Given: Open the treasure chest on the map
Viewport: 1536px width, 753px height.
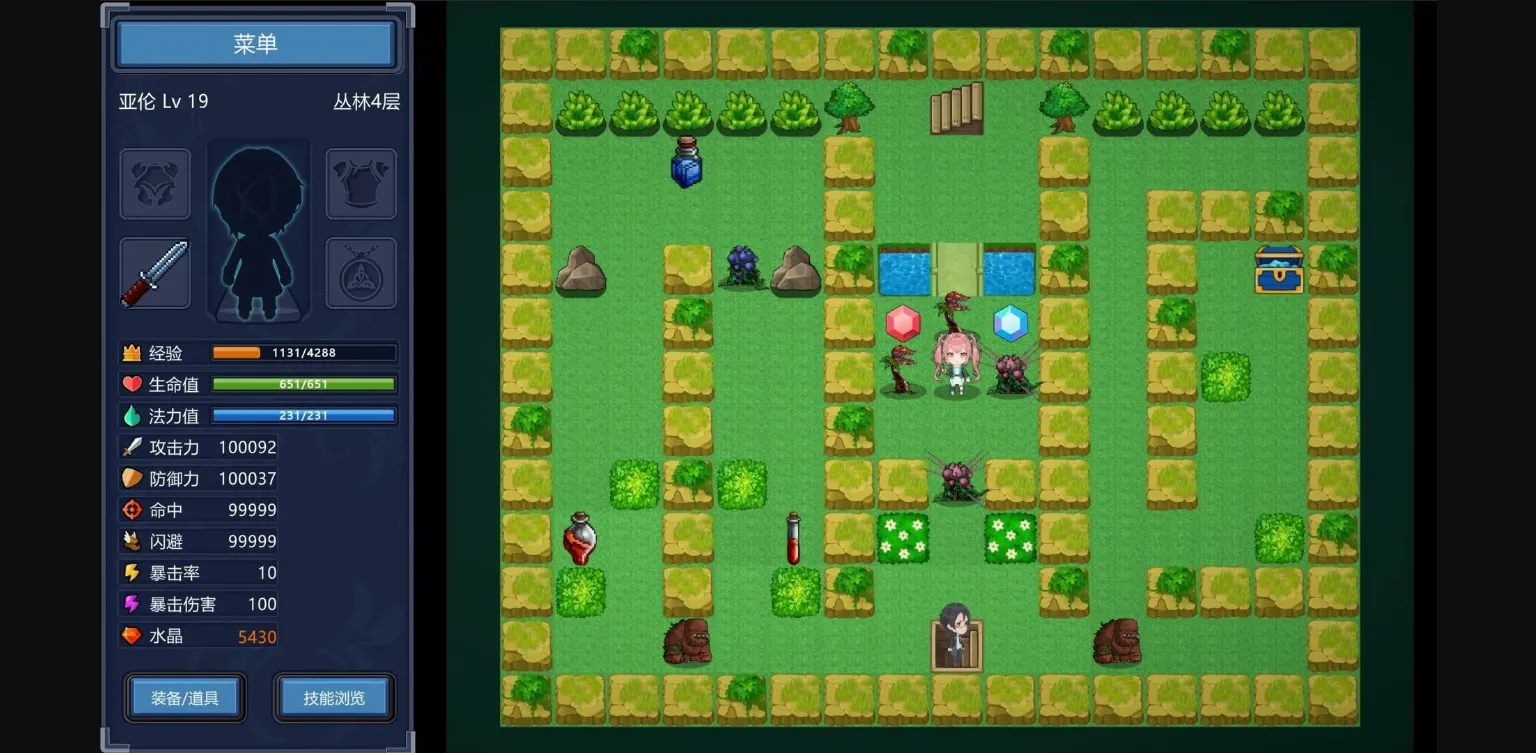Looking at the screenshot, I should (1278, 270).
